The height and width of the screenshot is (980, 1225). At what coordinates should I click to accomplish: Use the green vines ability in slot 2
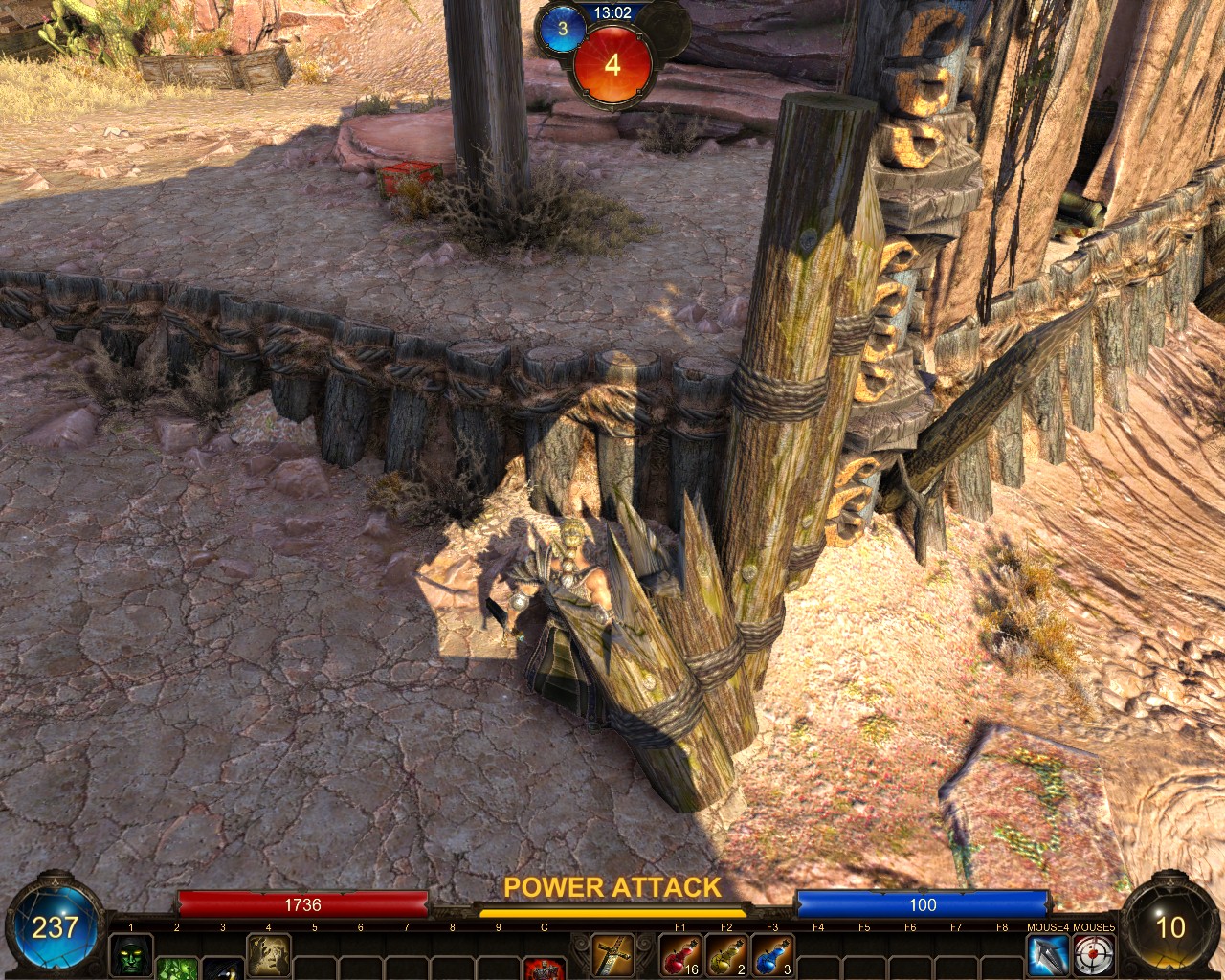(177, 969)
